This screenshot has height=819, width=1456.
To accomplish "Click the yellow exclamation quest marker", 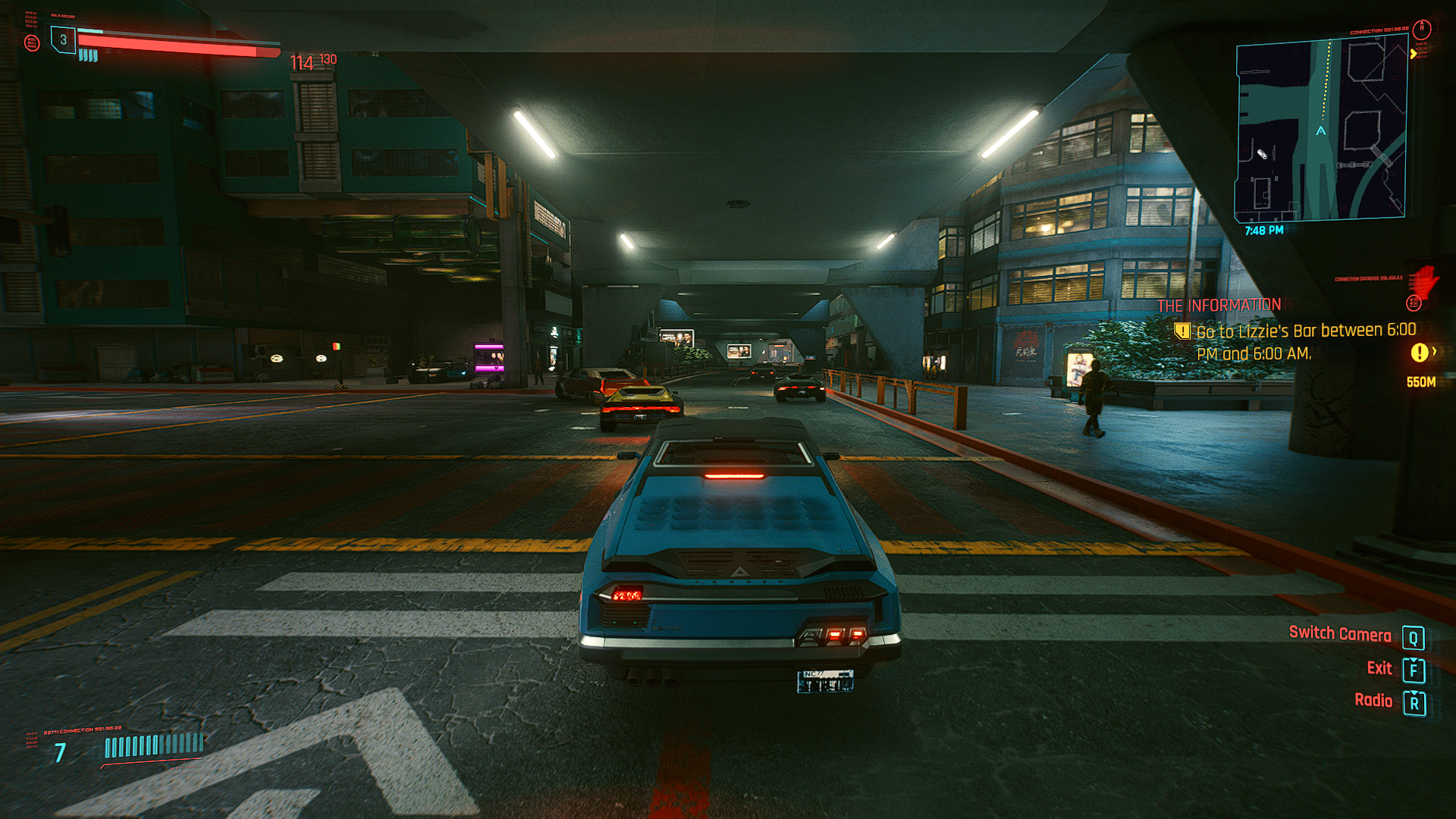I will pyautogui.click(x=1419, y=353).
